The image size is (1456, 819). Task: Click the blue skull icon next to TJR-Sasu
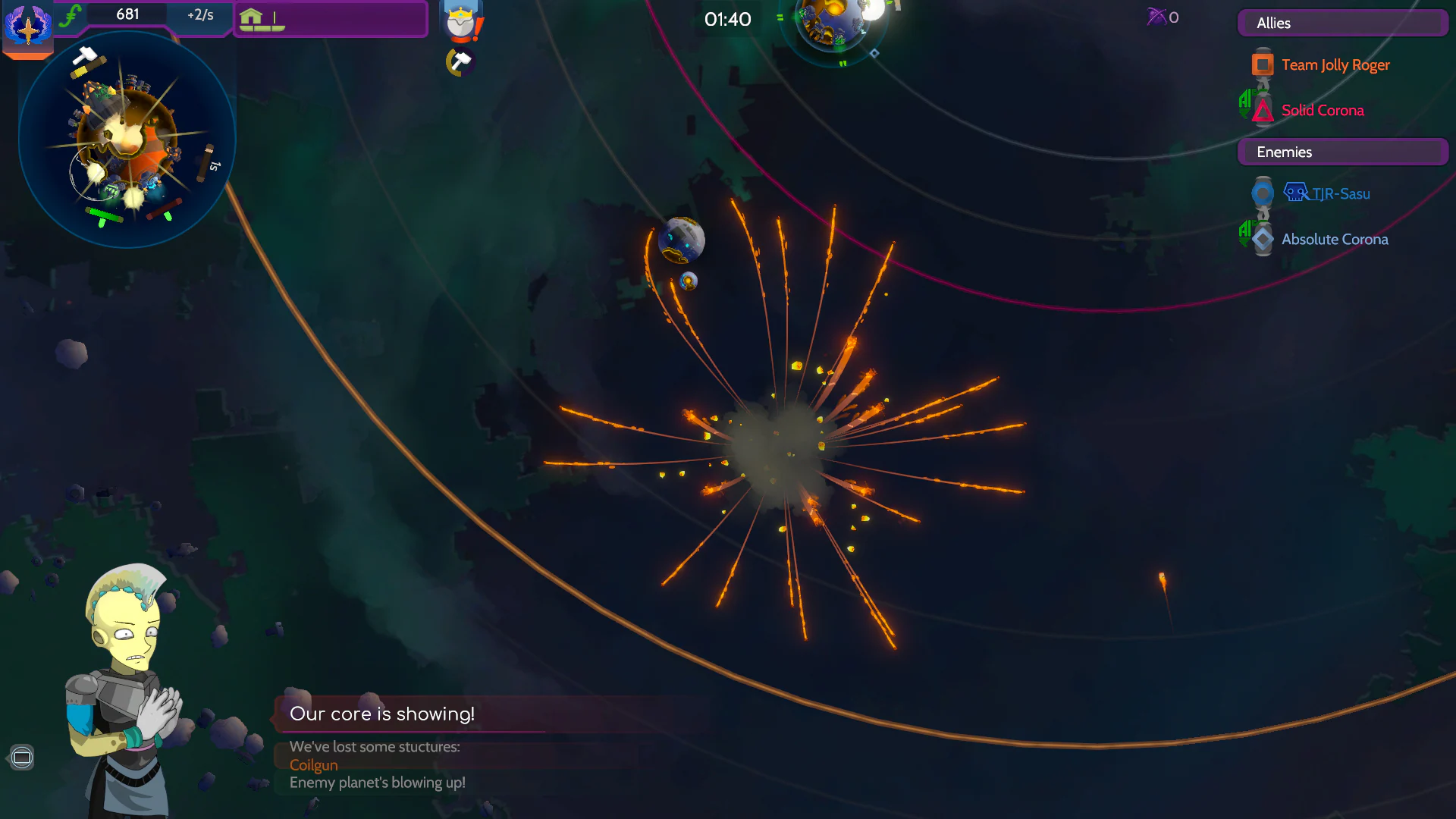pos(1297,192)
